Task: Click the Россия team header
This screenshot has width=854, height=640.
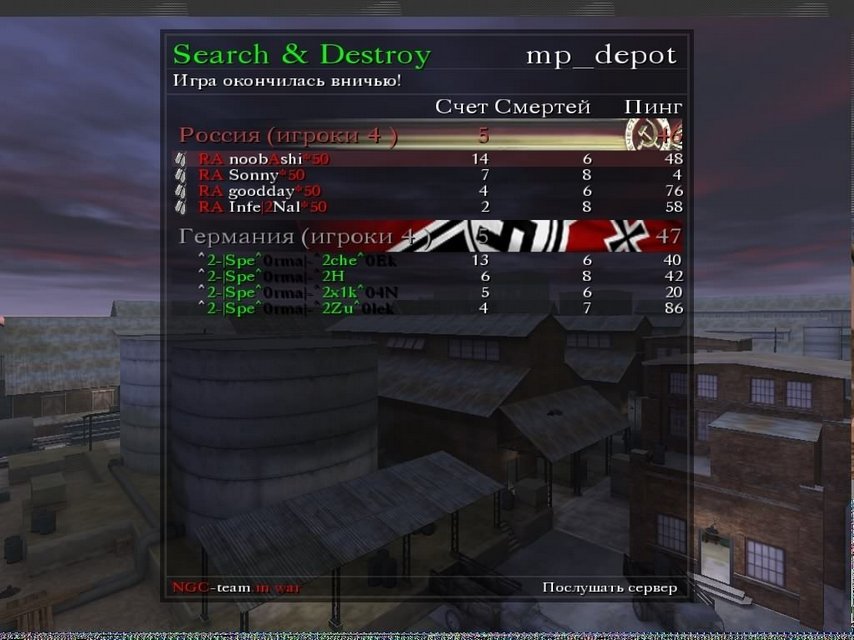Action: (x=288, y=135)
